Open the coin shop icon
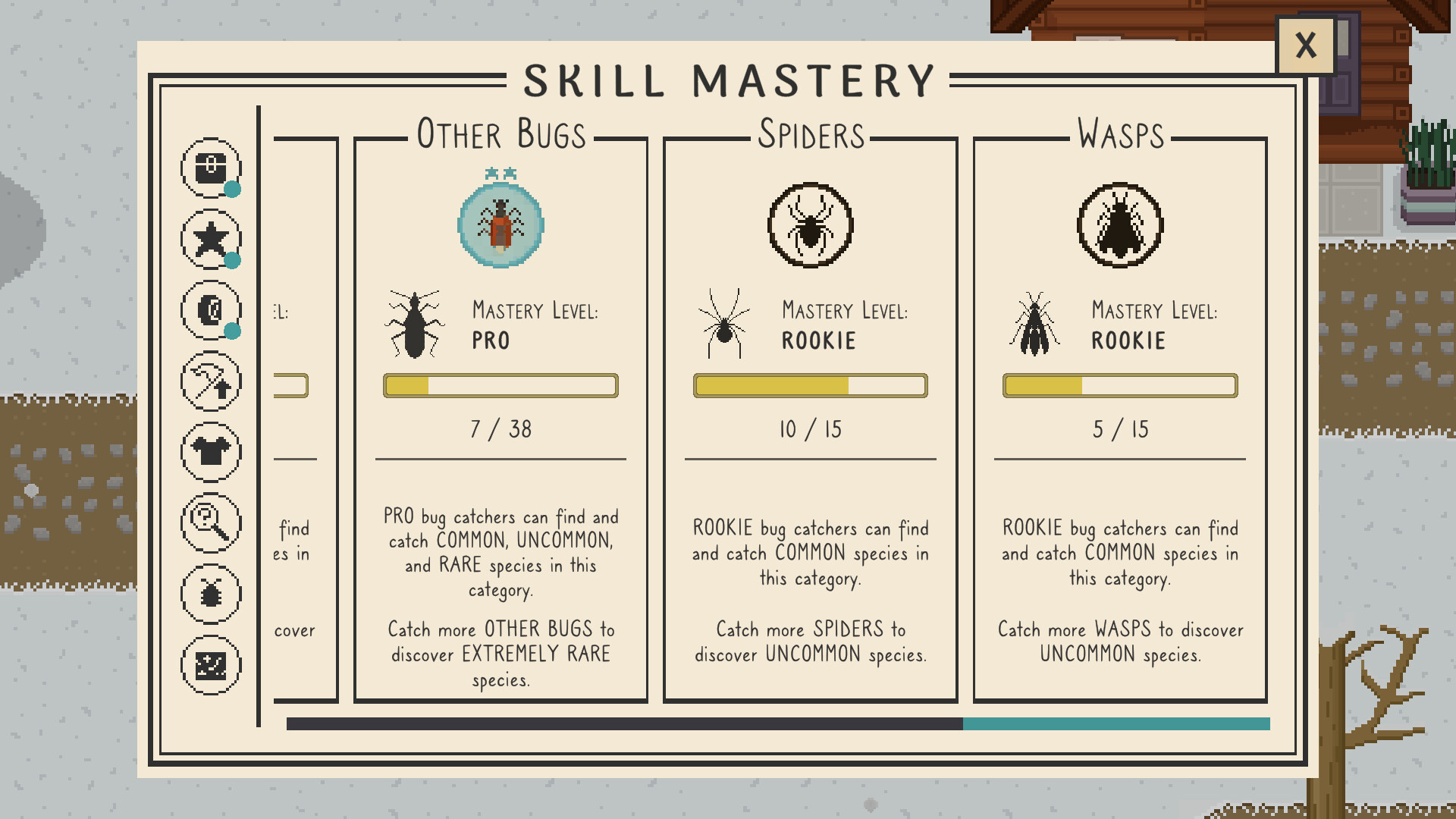 coord(211,310)
